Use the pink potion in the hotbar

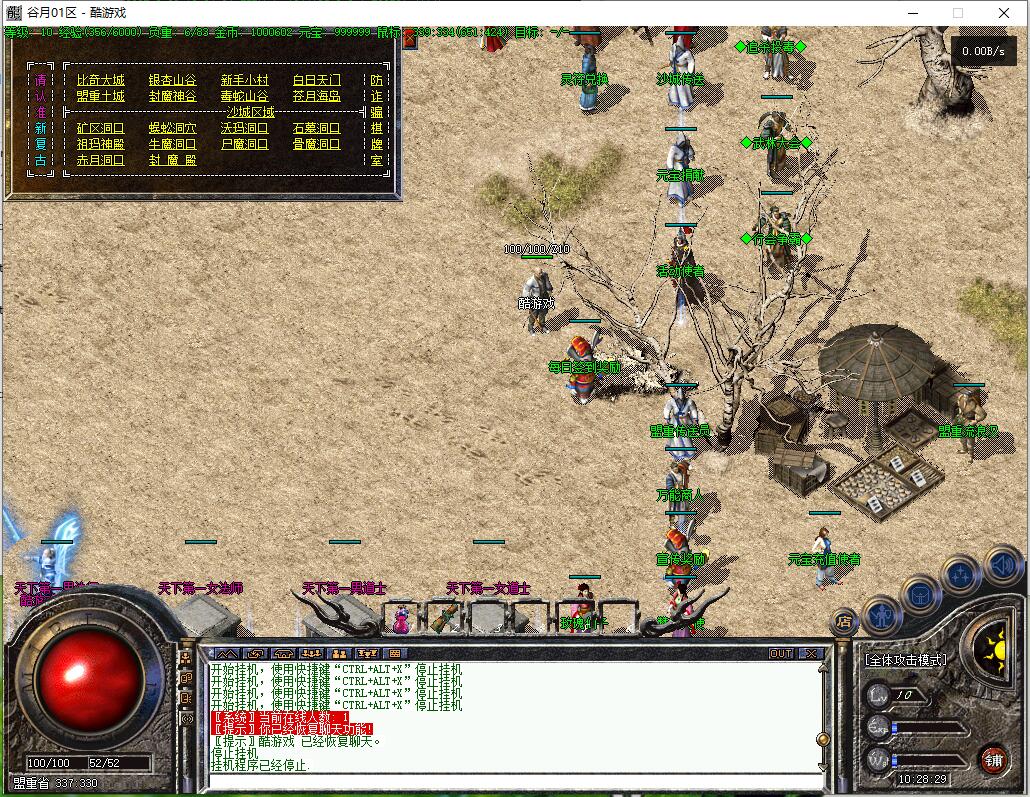(x=401, y=619)
